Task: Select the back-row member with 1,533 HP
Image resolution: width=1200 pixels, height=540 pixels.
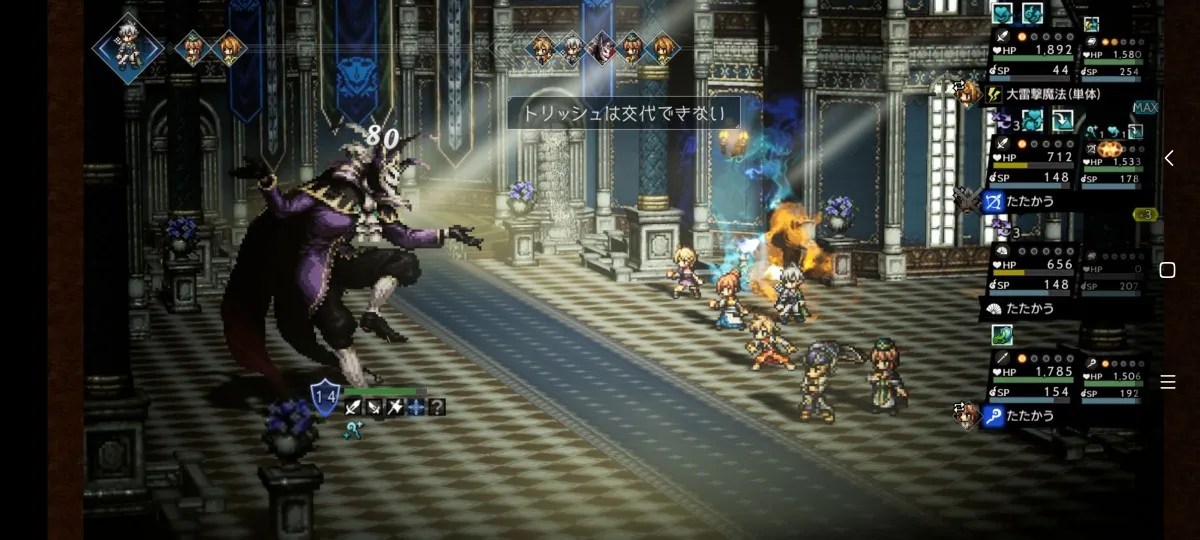Action: point(1113,162)
